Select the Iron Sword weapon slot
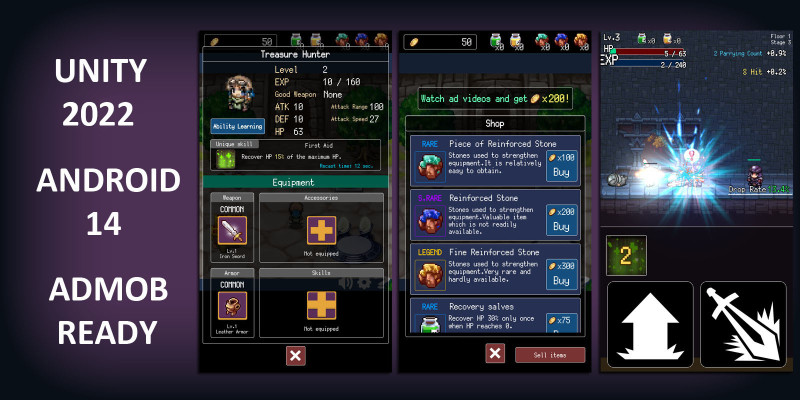The width and height of the screenshot is (800, 400). point(232,230)
